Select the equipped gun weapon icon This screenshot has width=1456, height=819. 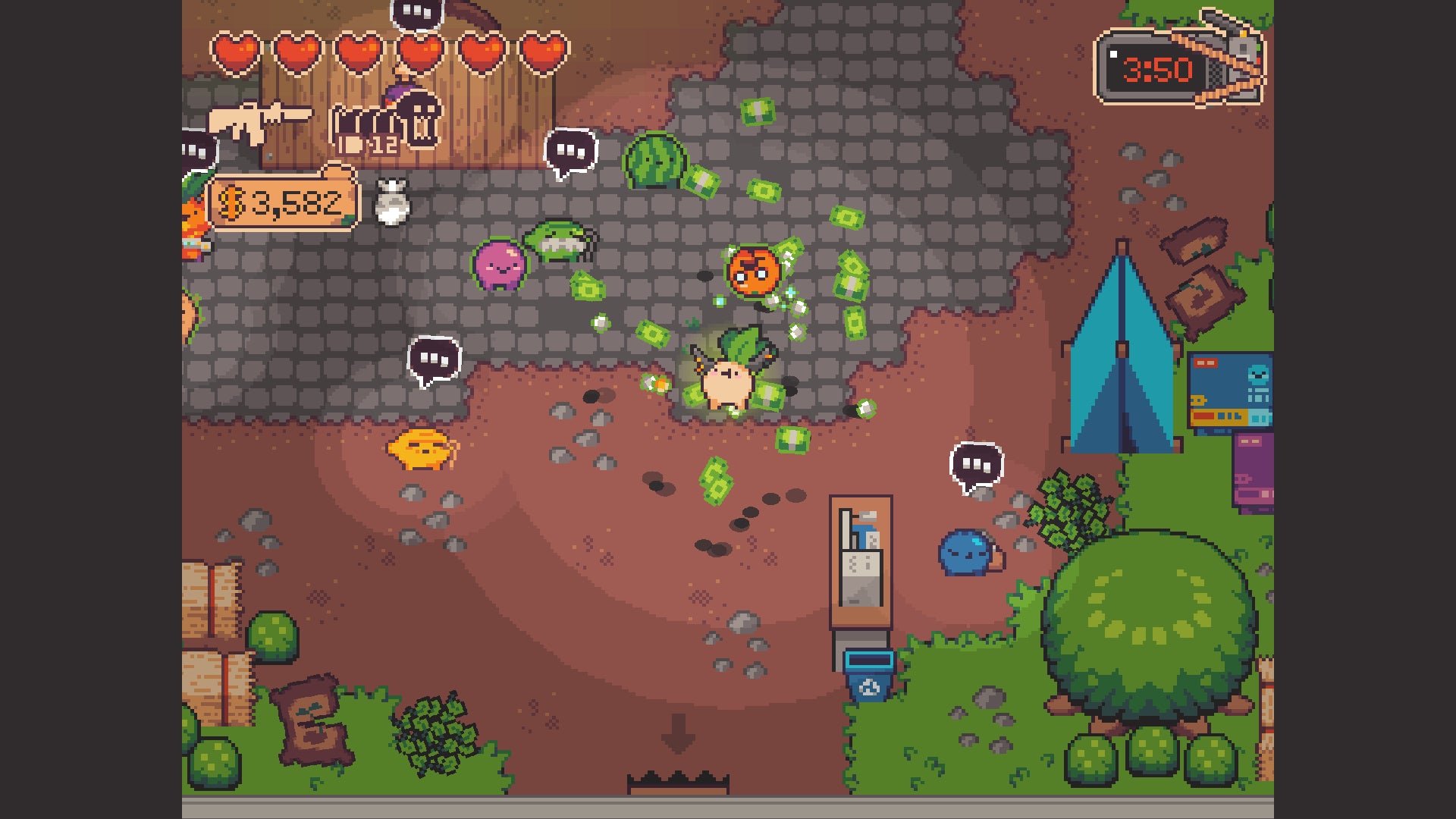click(259, 120)
